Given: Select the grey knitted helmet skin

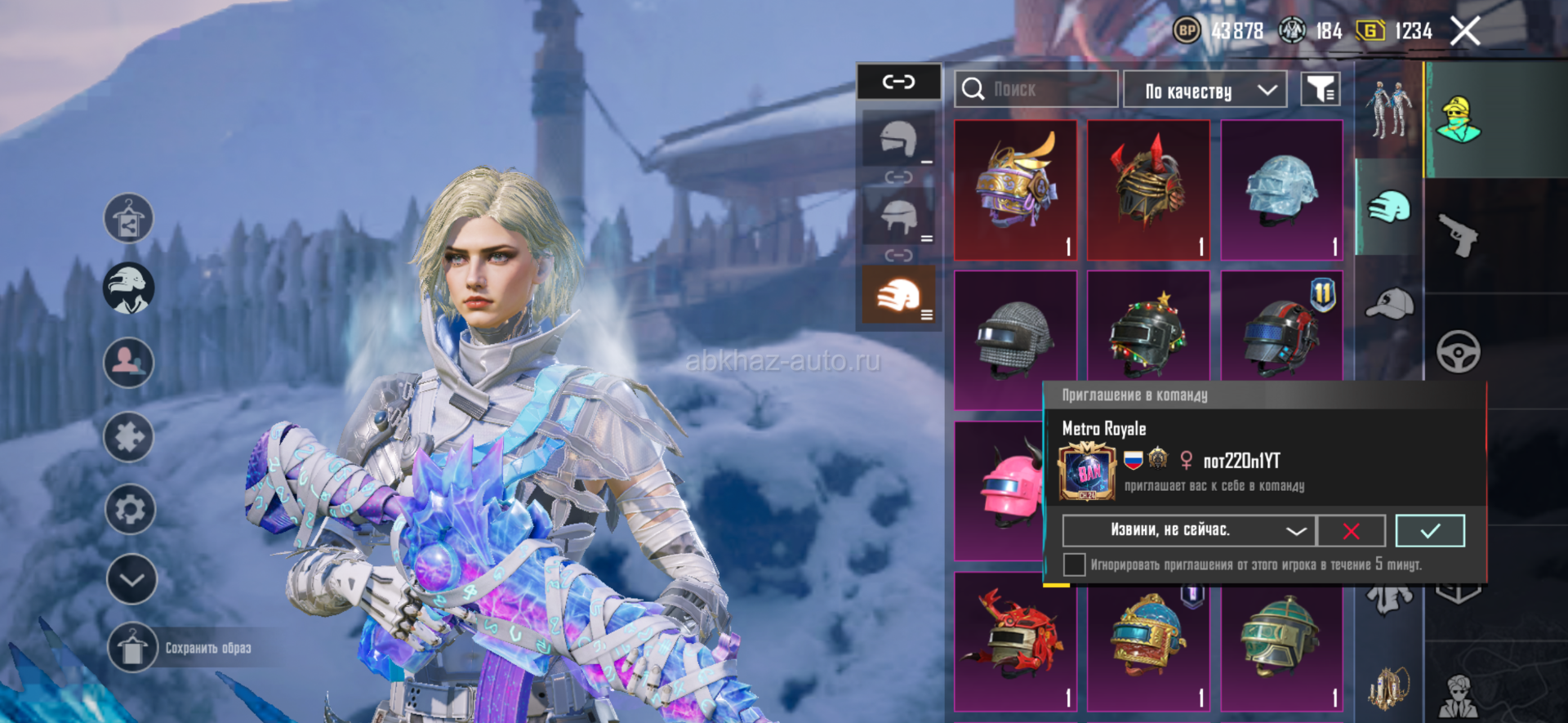Looking at the screenshot, I should tap(1015, 337).
